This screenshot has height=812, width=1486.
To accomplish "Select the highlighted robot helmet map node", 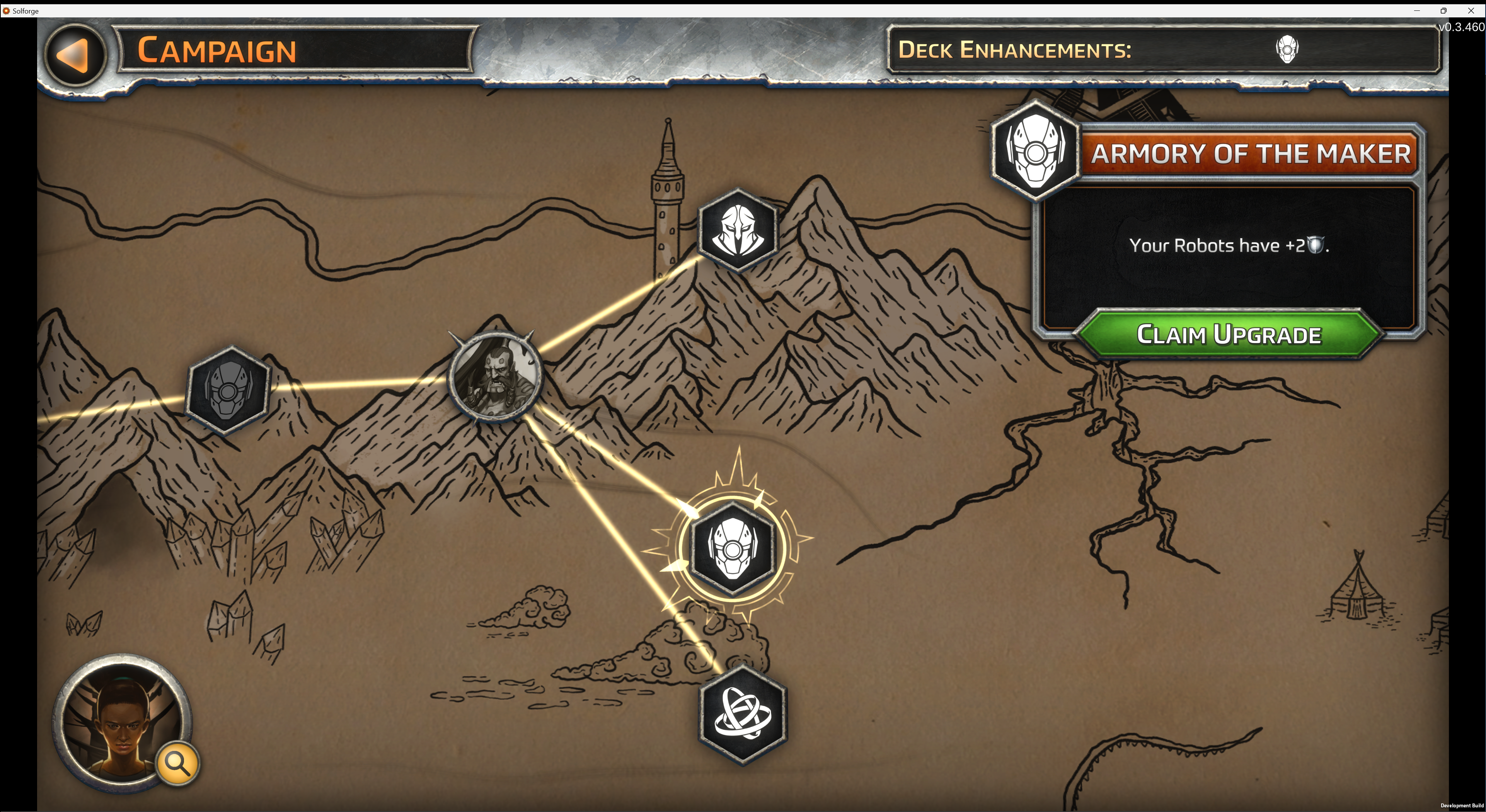I will click(x=733, y=548).
